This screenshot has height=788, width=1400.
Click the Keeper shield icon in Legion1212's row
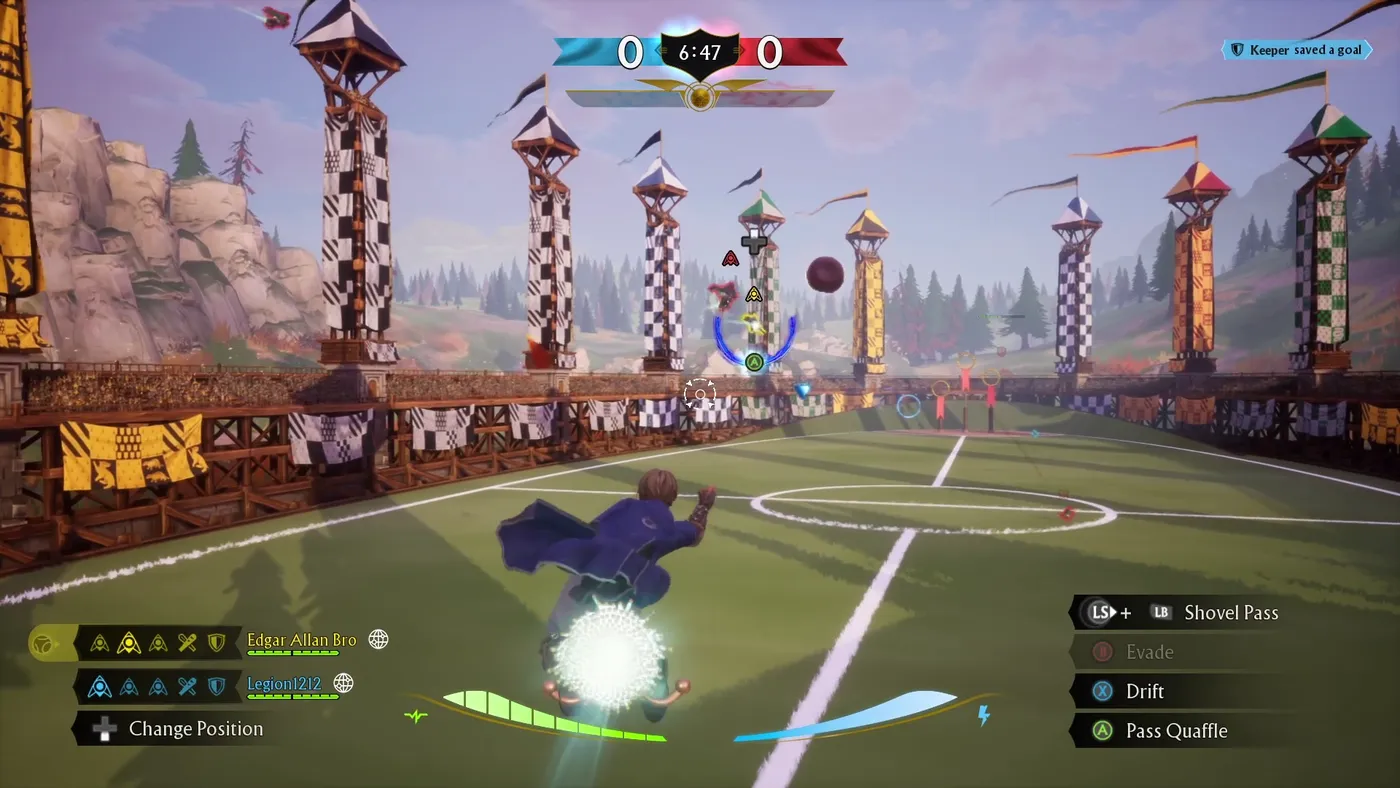click(214, 684)
